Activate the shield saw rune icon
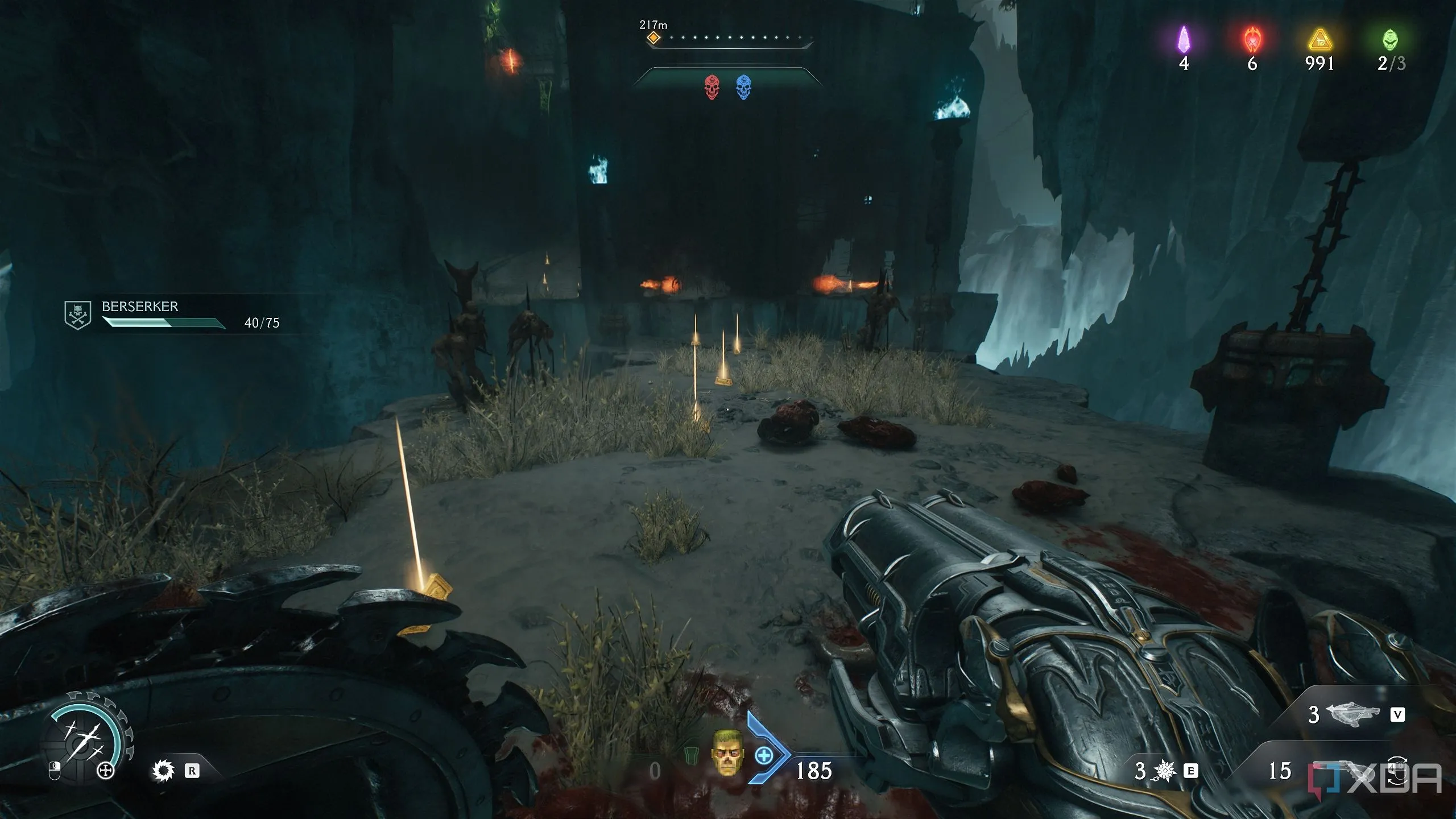The height and width of the screenshot is (819, 1456). [163, 771]
